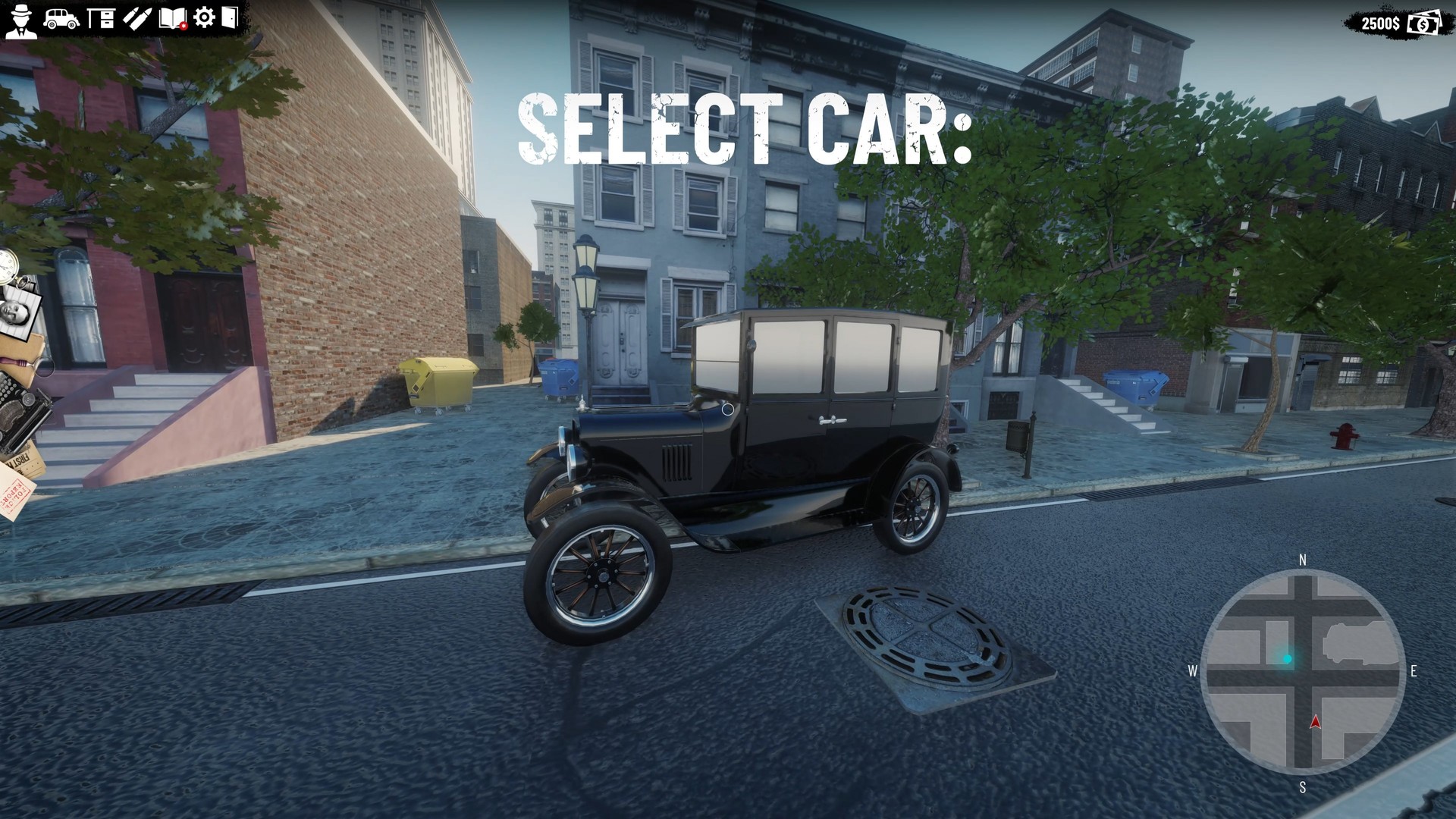The height and width of the screenshot is (819, 1456).
Task: Open the office desk icon
Action: coord(100,18)
